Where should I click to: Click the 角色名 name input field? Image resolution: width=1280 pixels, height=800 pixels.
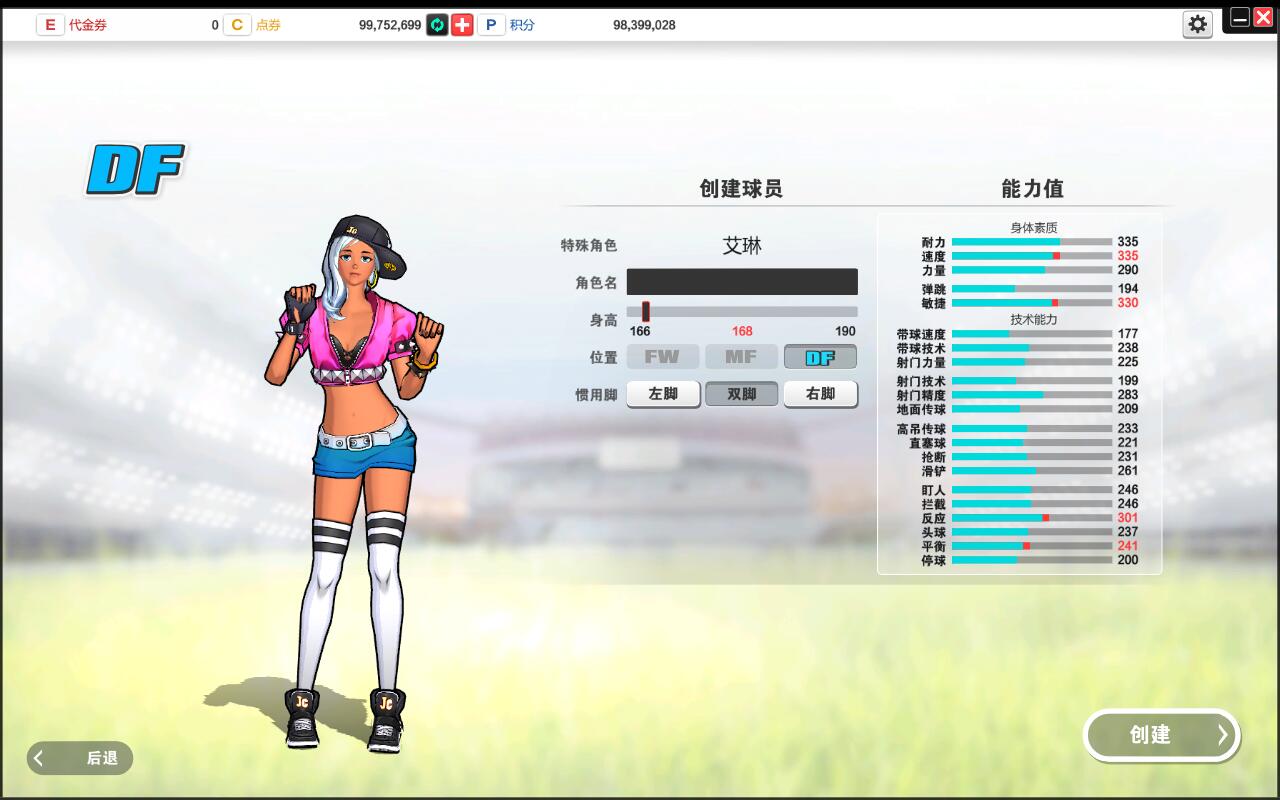coord(741,281)
